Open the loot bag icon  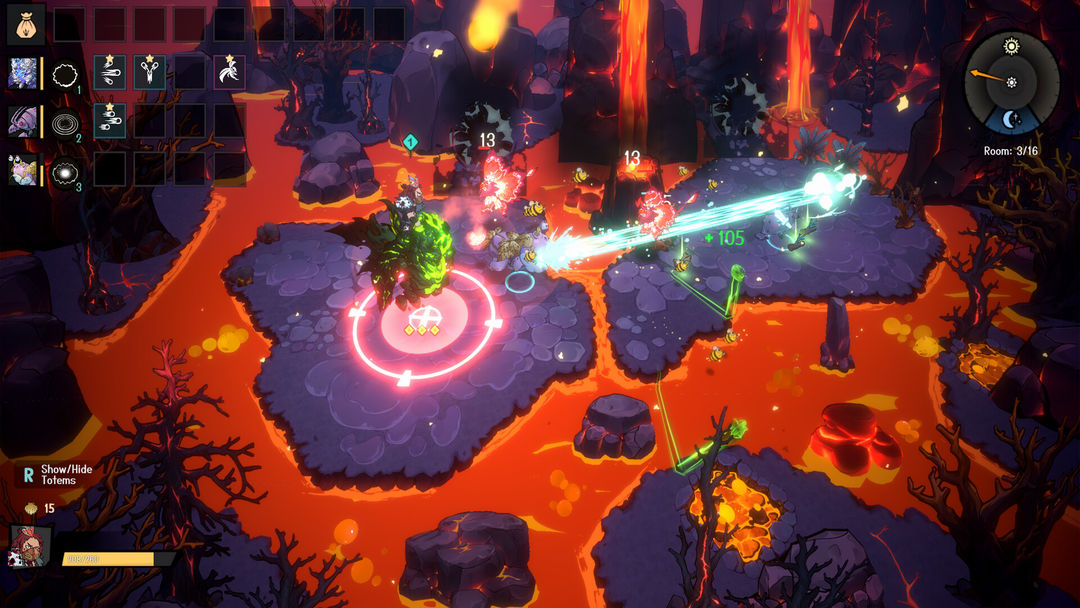pos(25,24)
